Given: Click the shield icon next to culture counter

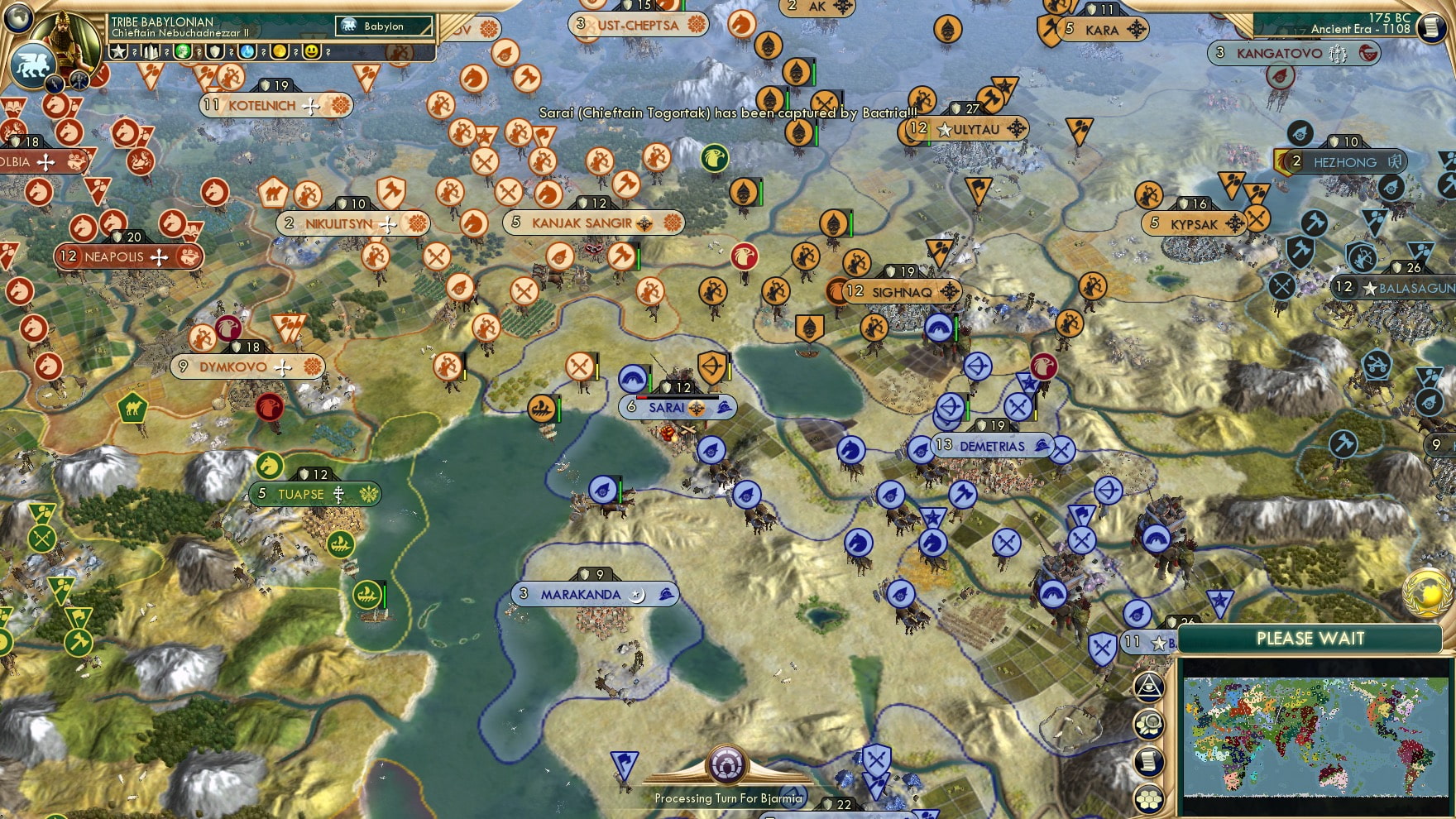Looking at the screenshot, I should pos(216,51).
